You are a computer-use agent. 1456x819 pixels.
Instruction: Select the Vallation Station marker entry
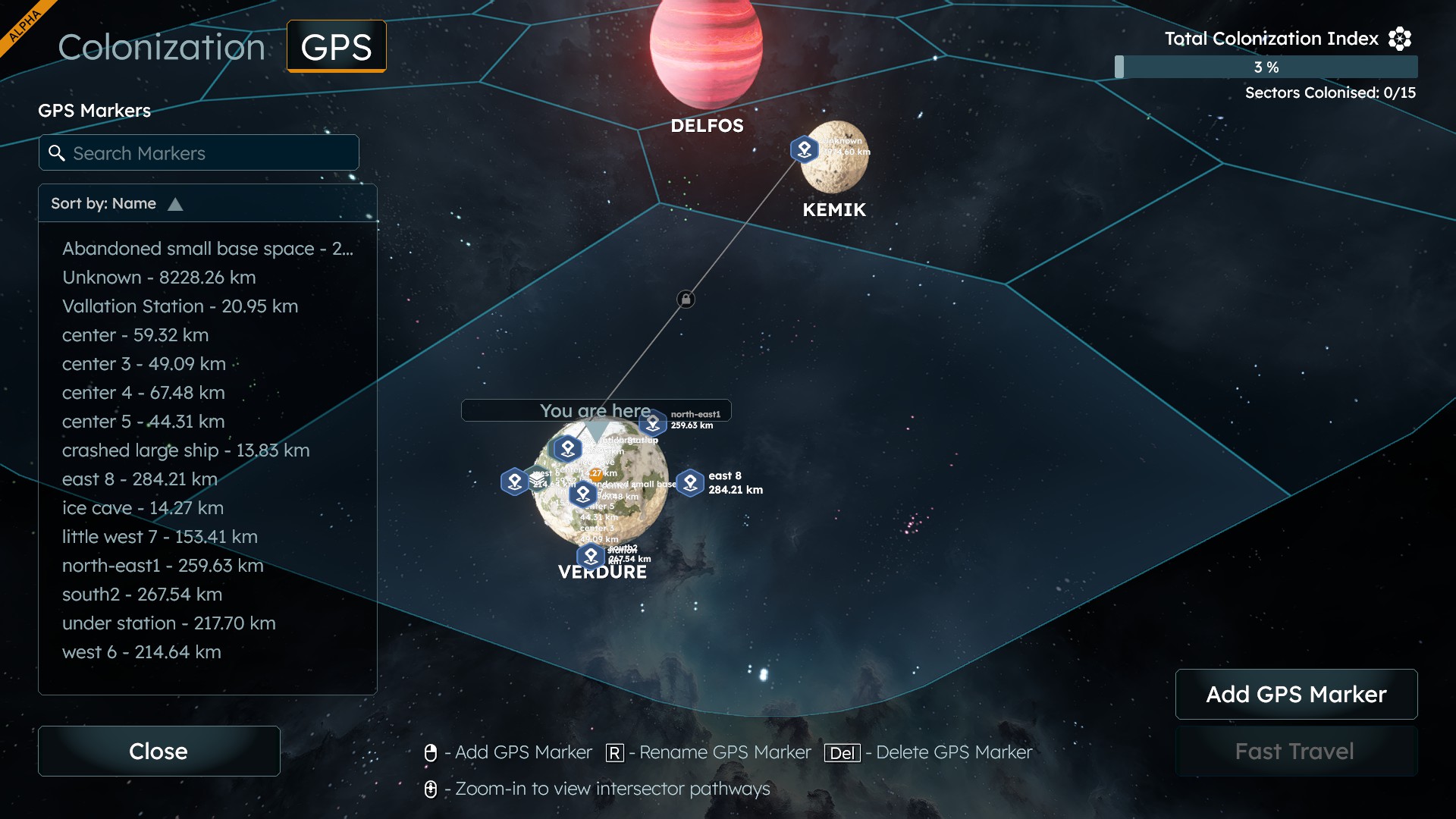(180, 306)
